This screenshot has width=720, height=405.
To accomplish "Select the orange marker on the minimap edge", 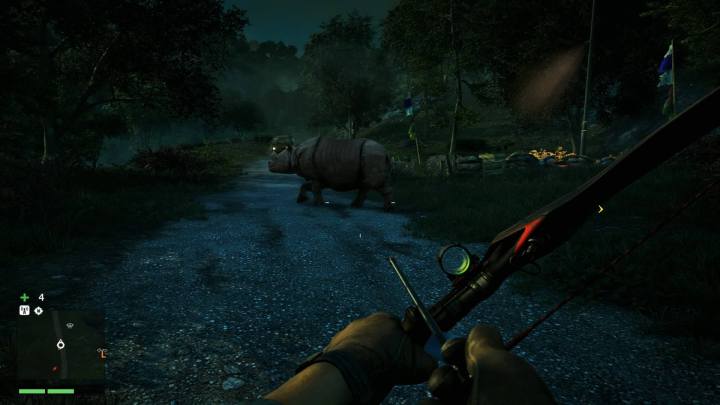I will [100, 352].
